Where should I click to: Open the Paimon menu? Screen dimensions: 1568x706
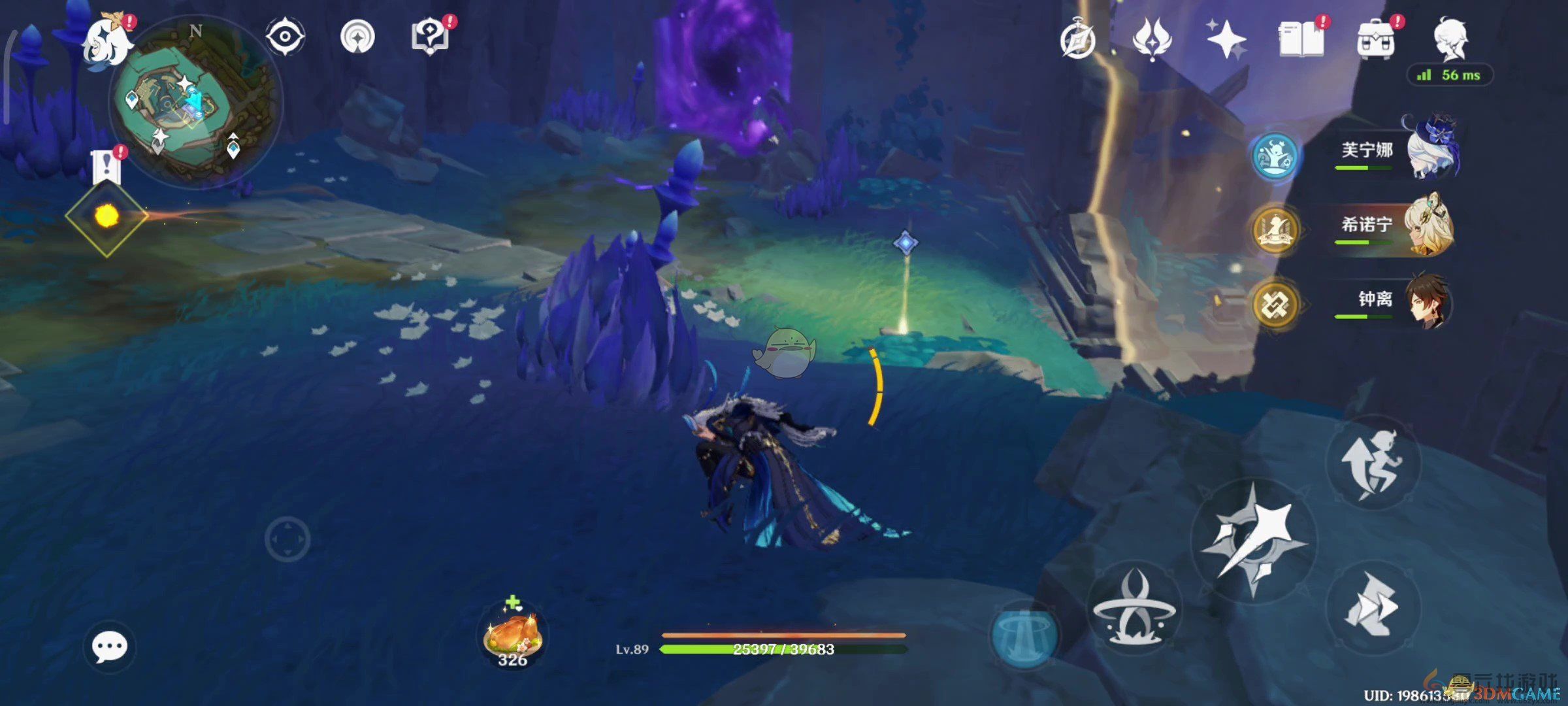pos(106,41)
